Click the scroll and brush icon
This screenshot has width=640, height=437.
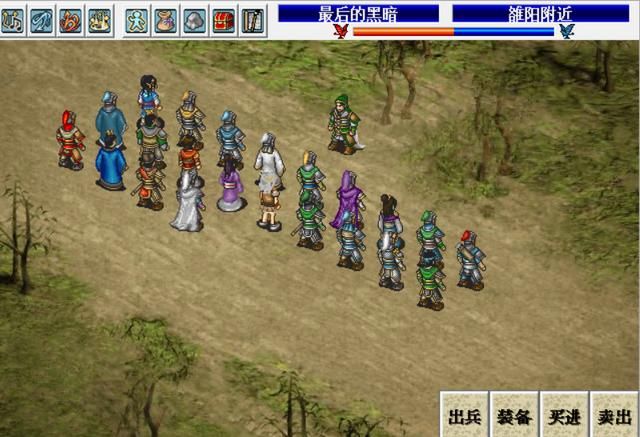point(253,19)
